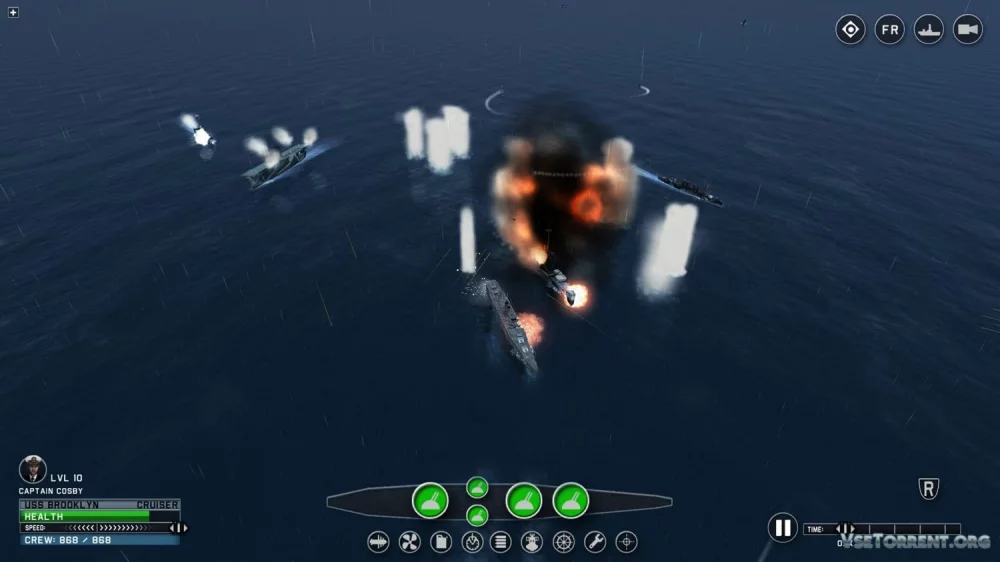
Task: Adjust the ship speed control
Action: pos(176,528)
